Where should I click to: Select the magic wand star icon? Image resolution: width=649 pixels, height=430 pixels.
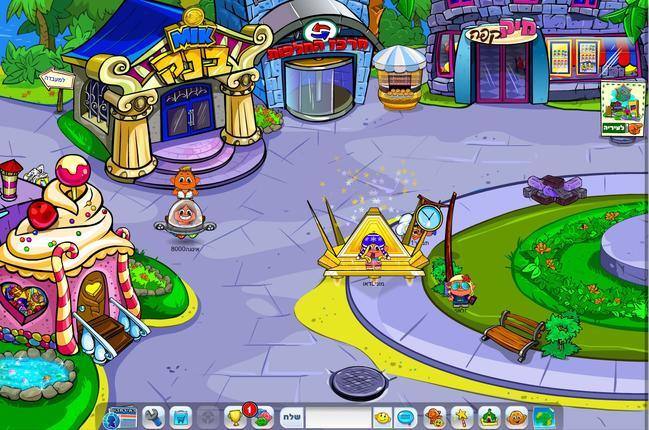tap(462, 417)
